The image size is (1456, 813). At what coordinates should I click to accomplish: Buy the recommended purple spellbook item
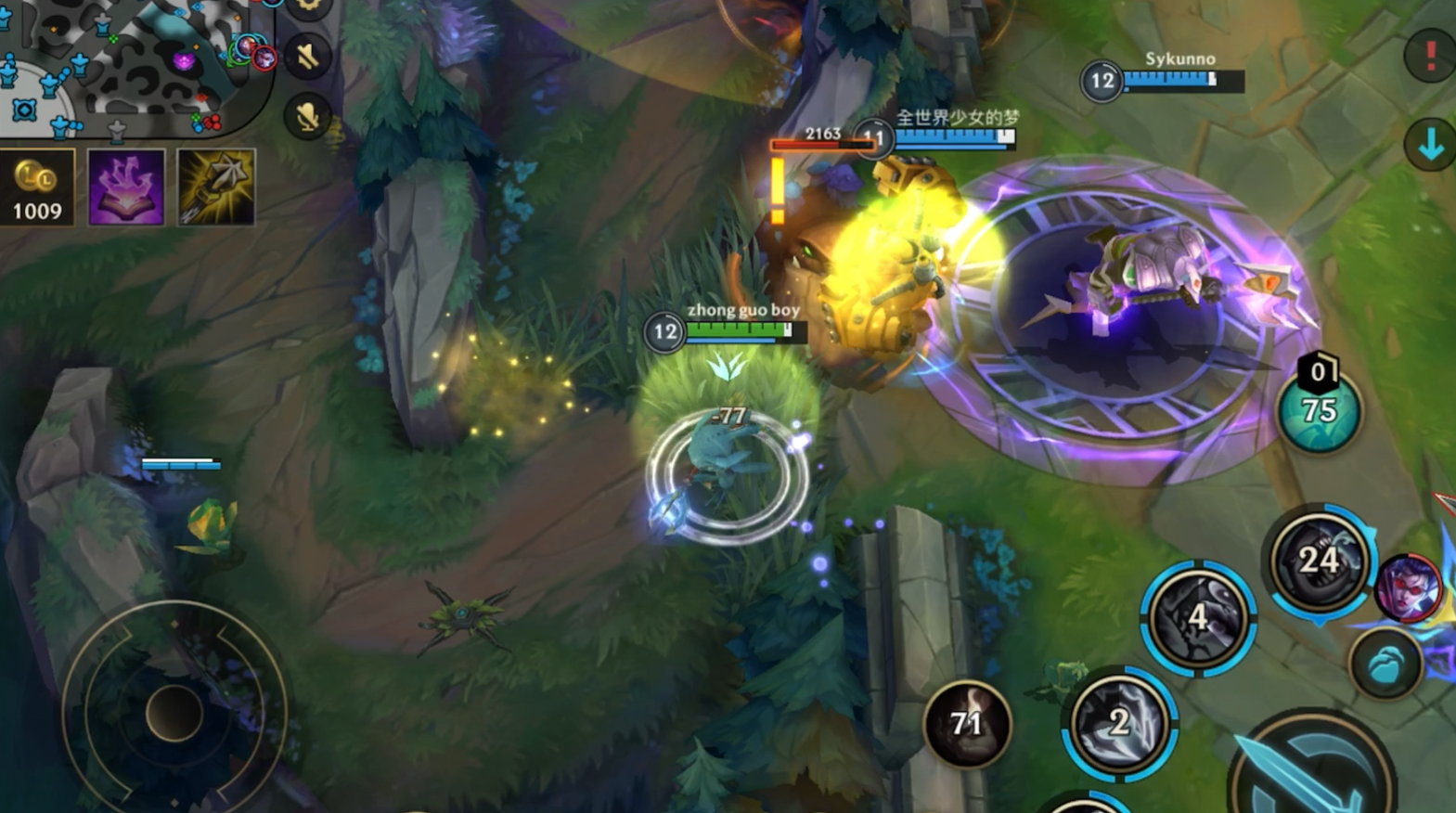[126, 187]
